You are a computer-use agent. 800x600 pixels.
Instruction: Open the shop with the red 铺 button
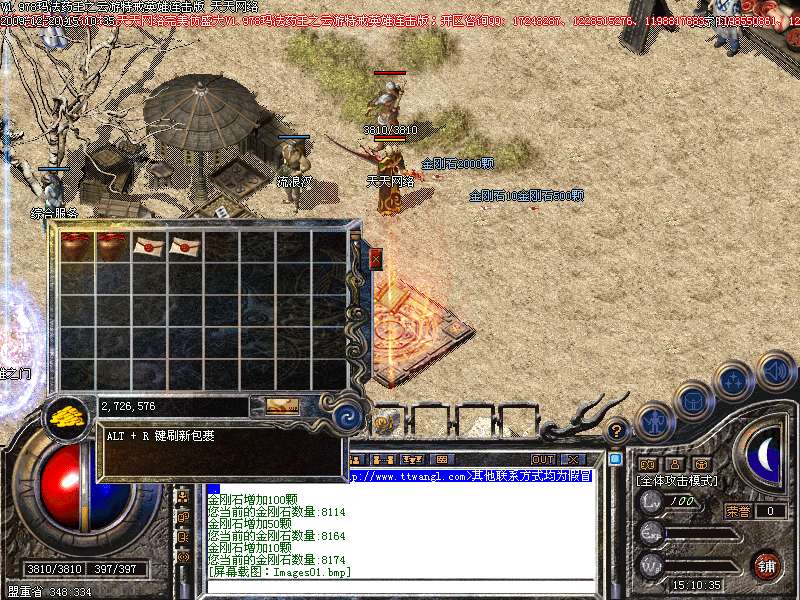766,565
